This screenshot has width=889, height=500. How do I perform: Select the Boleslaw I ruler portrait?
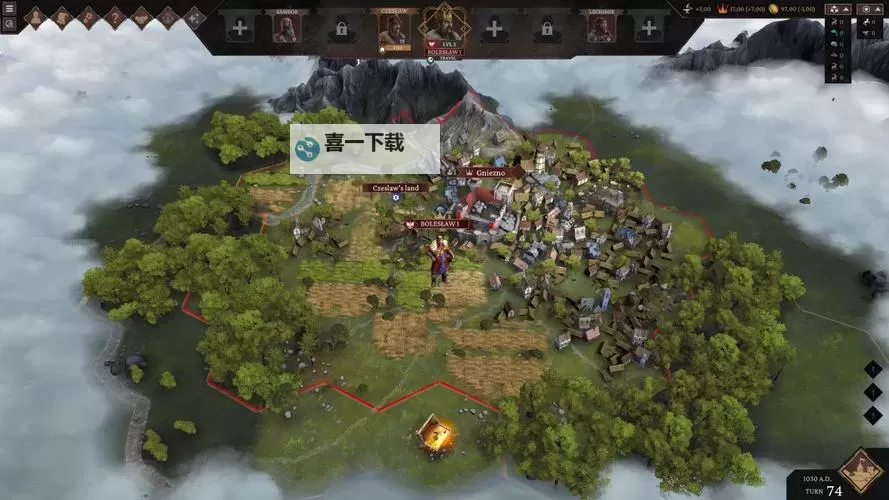[x=444, y=23]
